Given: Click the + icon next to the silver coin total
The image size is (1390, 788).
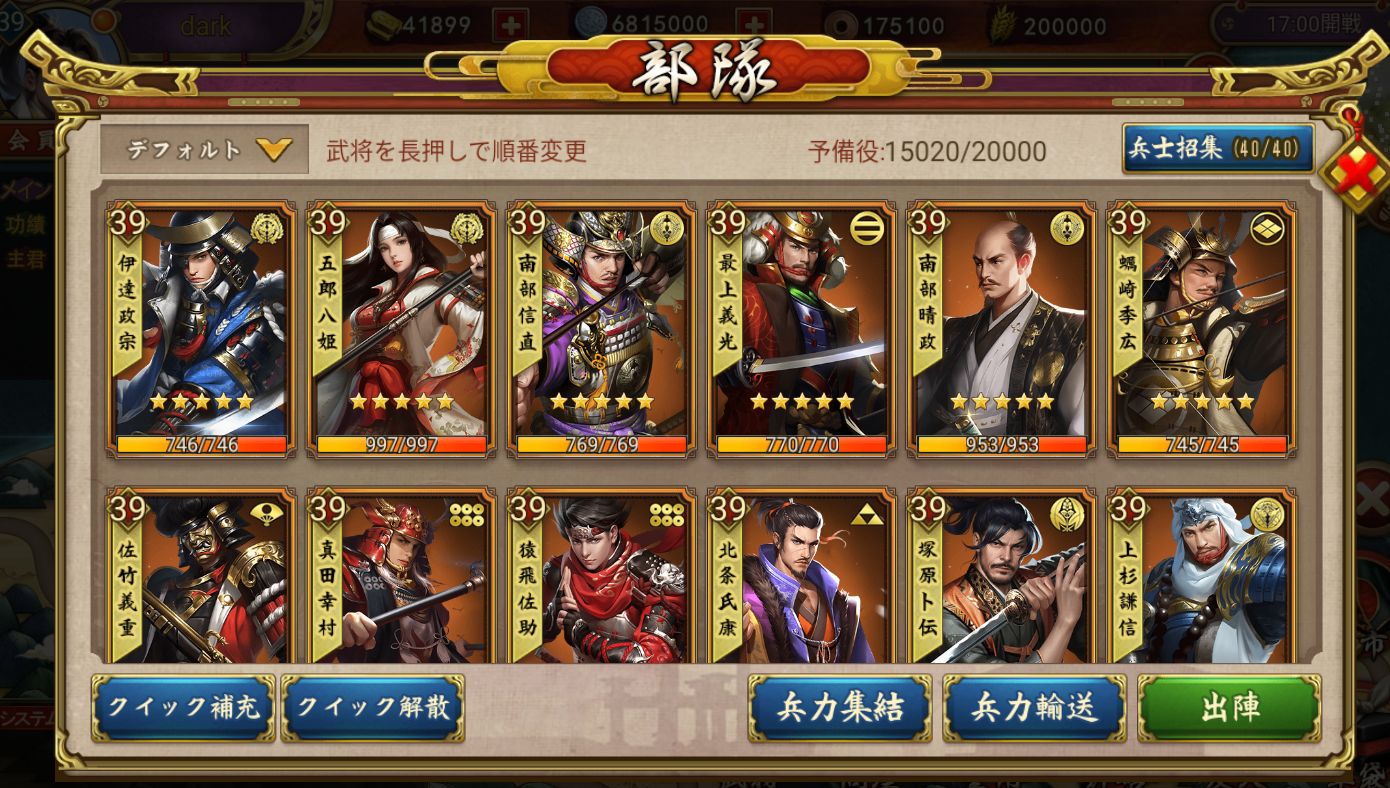Looking at the screenshot, I should (x=754, y=23).
